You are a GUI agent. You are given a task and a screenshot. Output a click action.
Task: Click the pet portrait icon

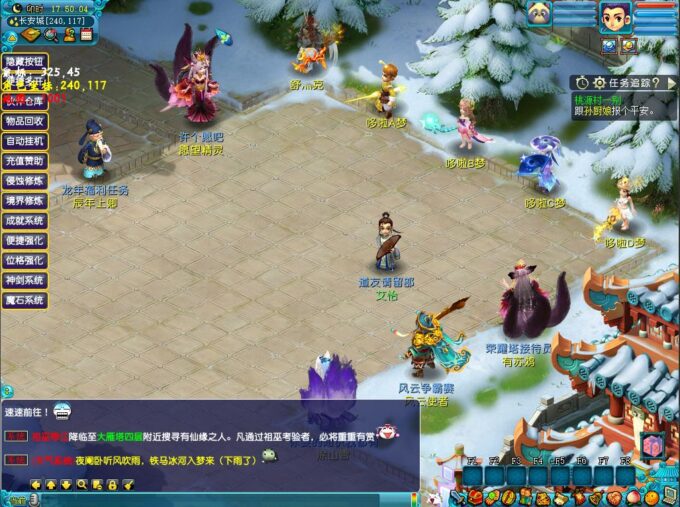pyautogui.click(x=540, y=14)
